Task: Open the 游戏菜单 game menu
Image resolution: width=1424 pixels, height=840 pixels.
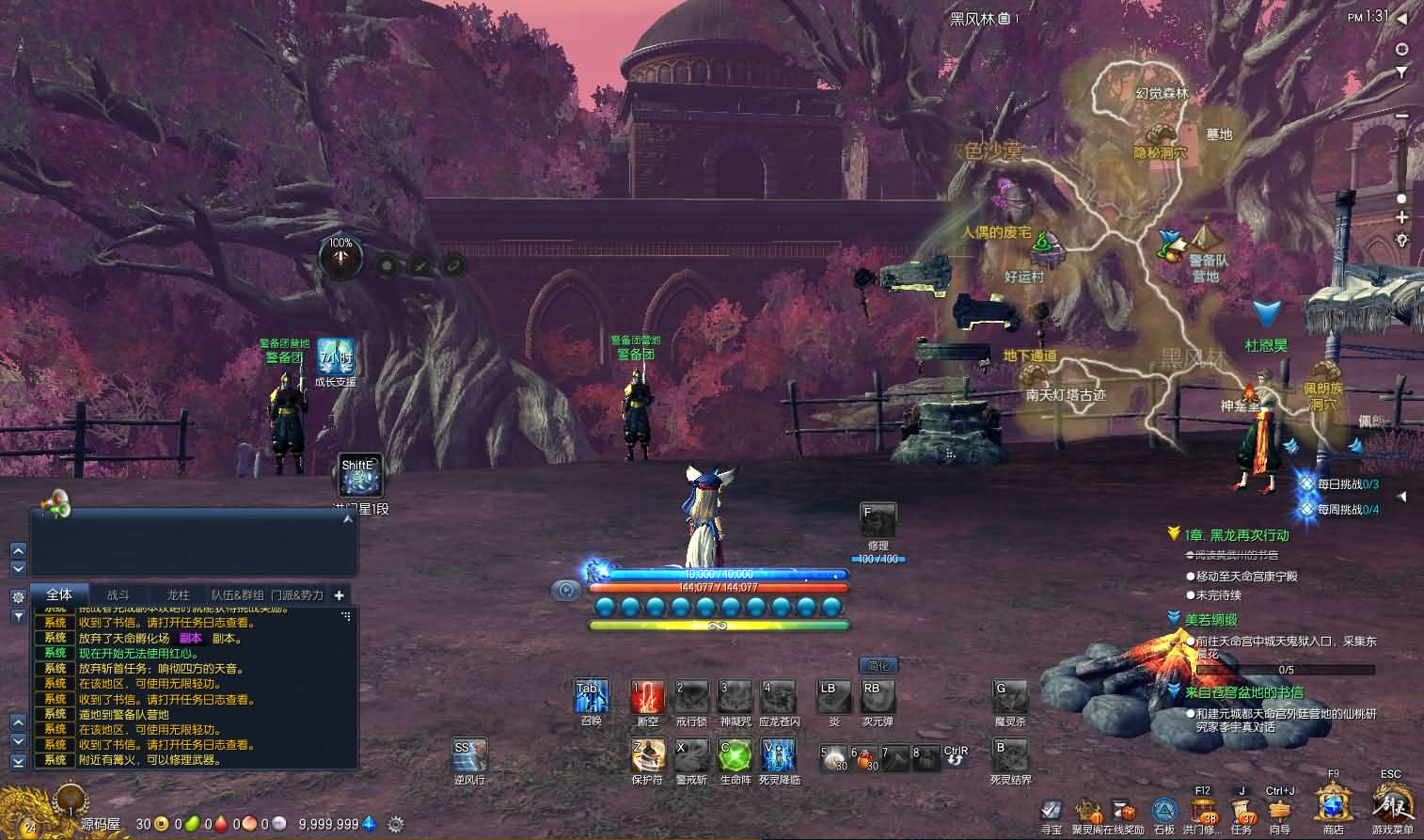Action: (x=1391, y=806)
